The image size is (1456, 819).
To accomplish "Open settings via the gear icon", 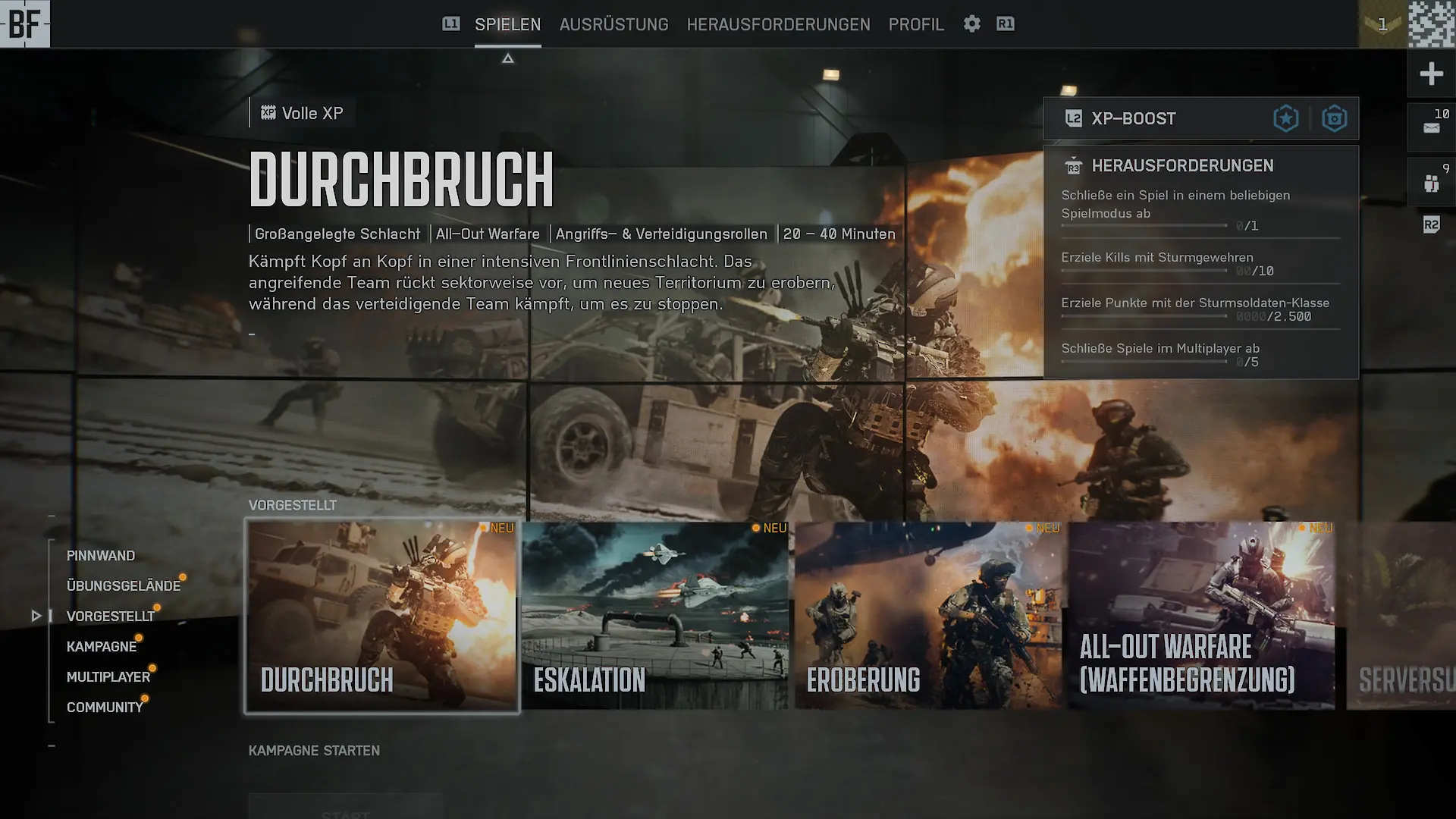I will 972,24.
